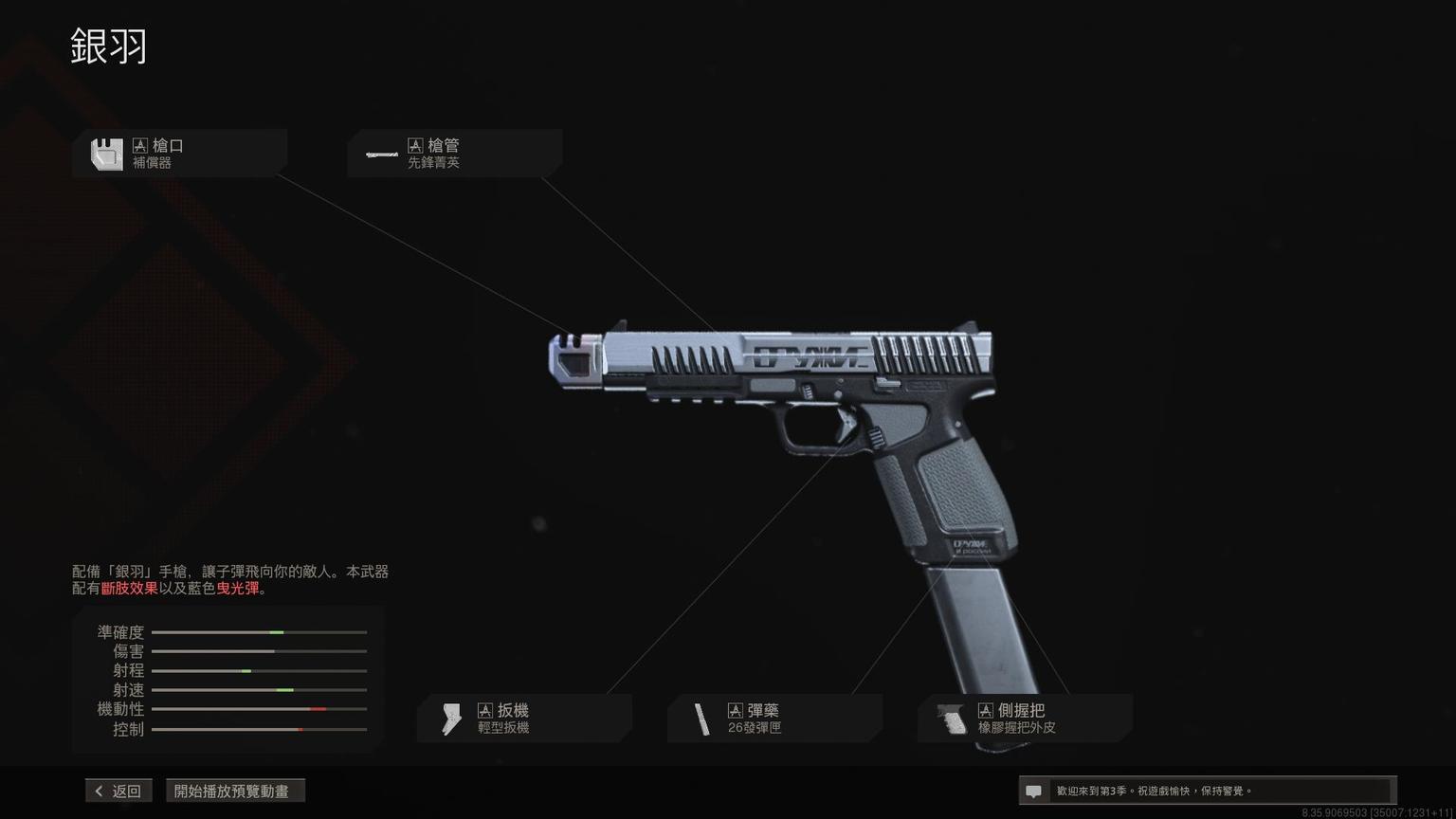
Task: Select the 彈藥 26-round magazine slot
Action: click(774, 719)
